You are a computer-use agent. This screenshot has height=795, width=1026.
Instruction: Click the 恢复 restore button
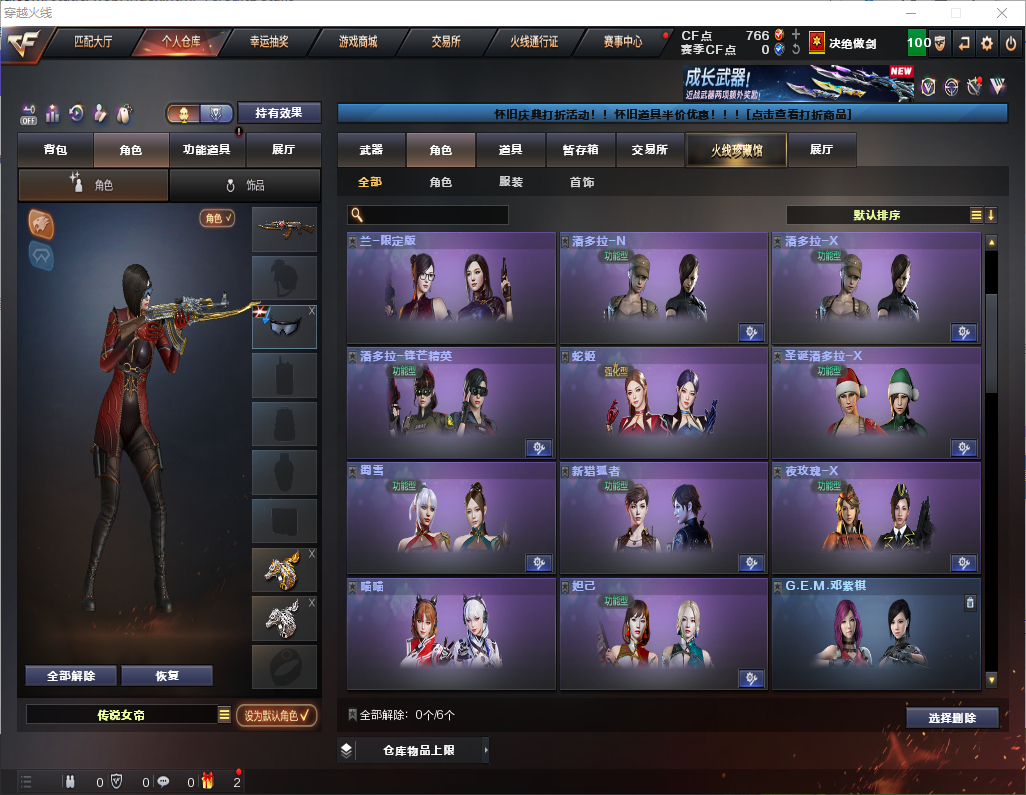coord(167,676)
